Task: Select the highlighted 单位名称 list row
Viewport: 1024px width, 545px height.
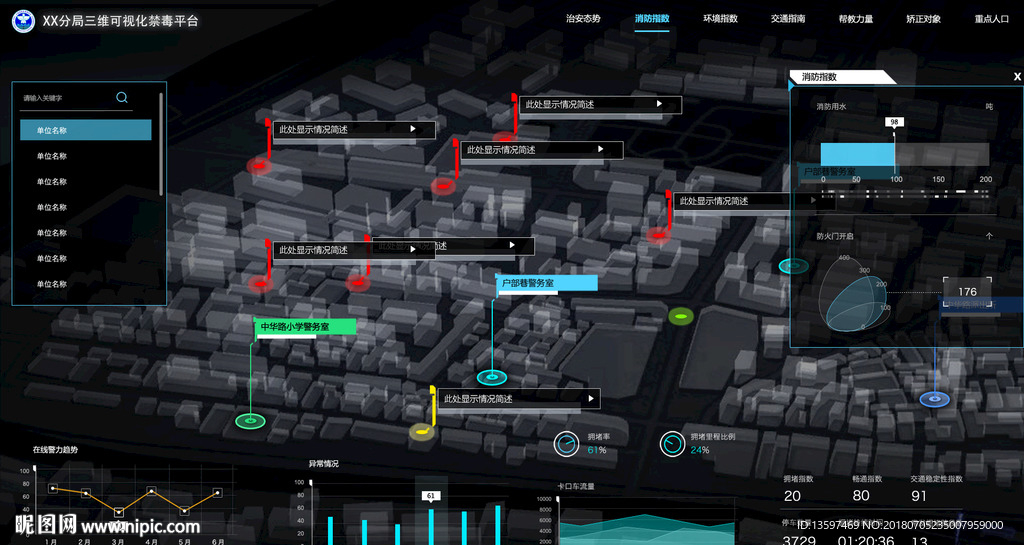Action: point(86,130)
